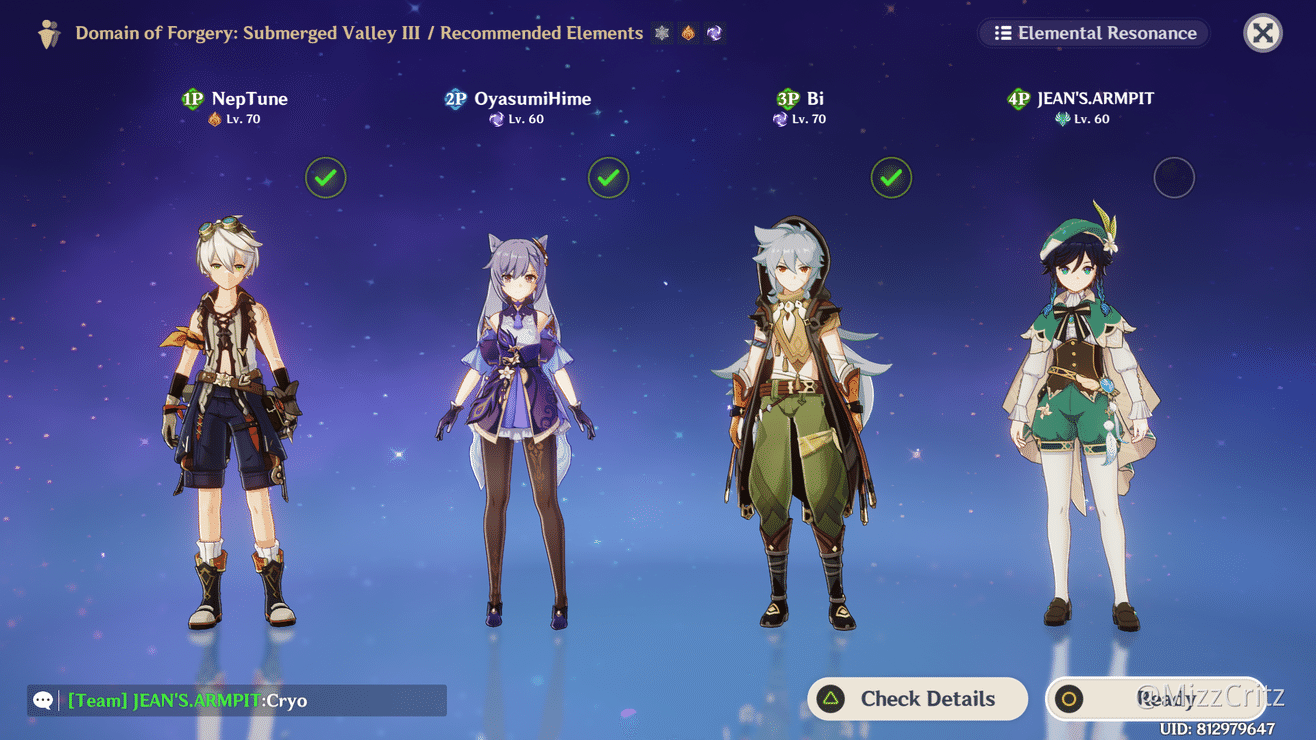Select the Pyro flame recommended element icon

pos(686,33)
